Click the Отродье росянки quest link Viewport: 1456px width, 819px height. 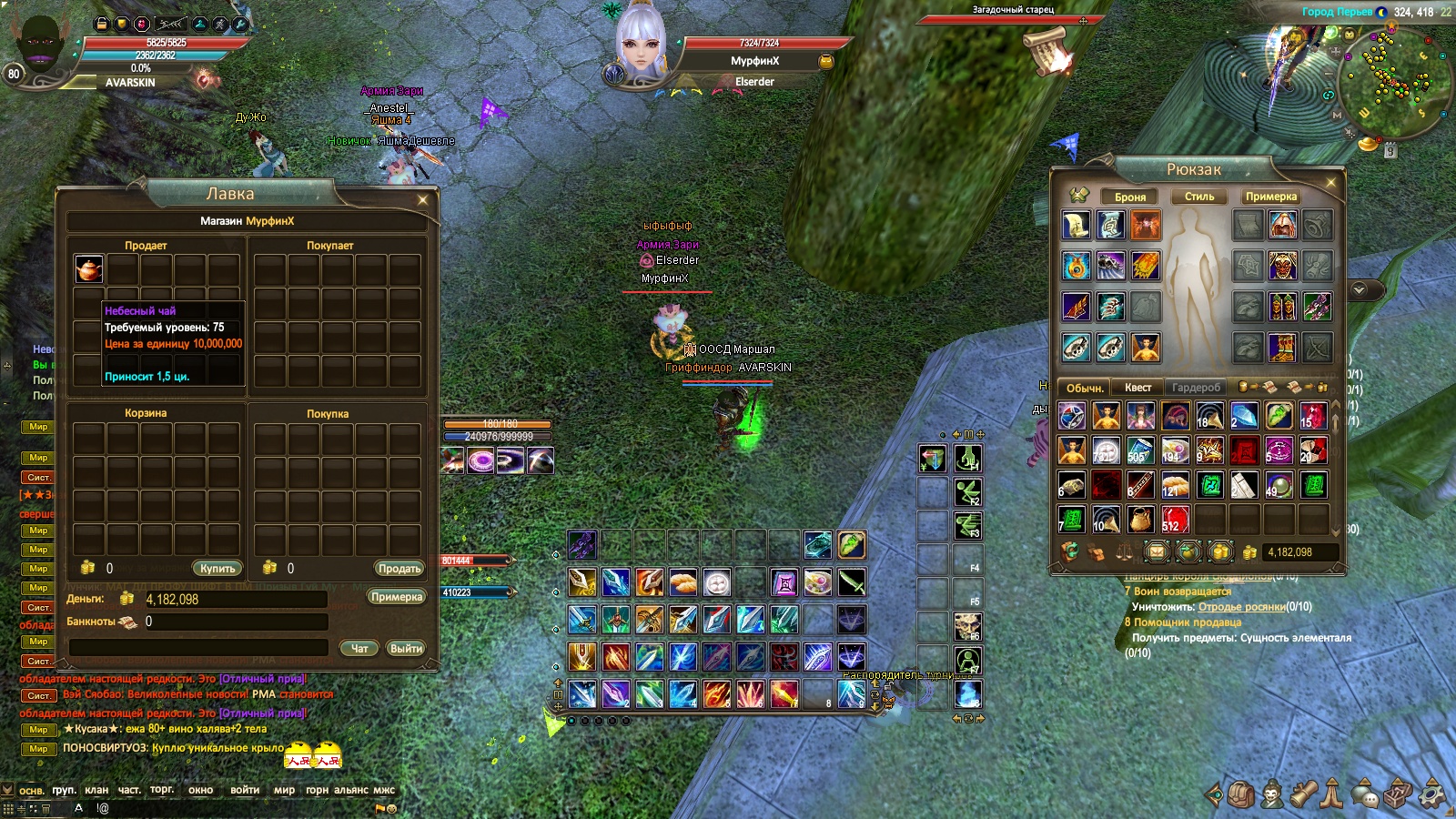tap(1241, 607)
